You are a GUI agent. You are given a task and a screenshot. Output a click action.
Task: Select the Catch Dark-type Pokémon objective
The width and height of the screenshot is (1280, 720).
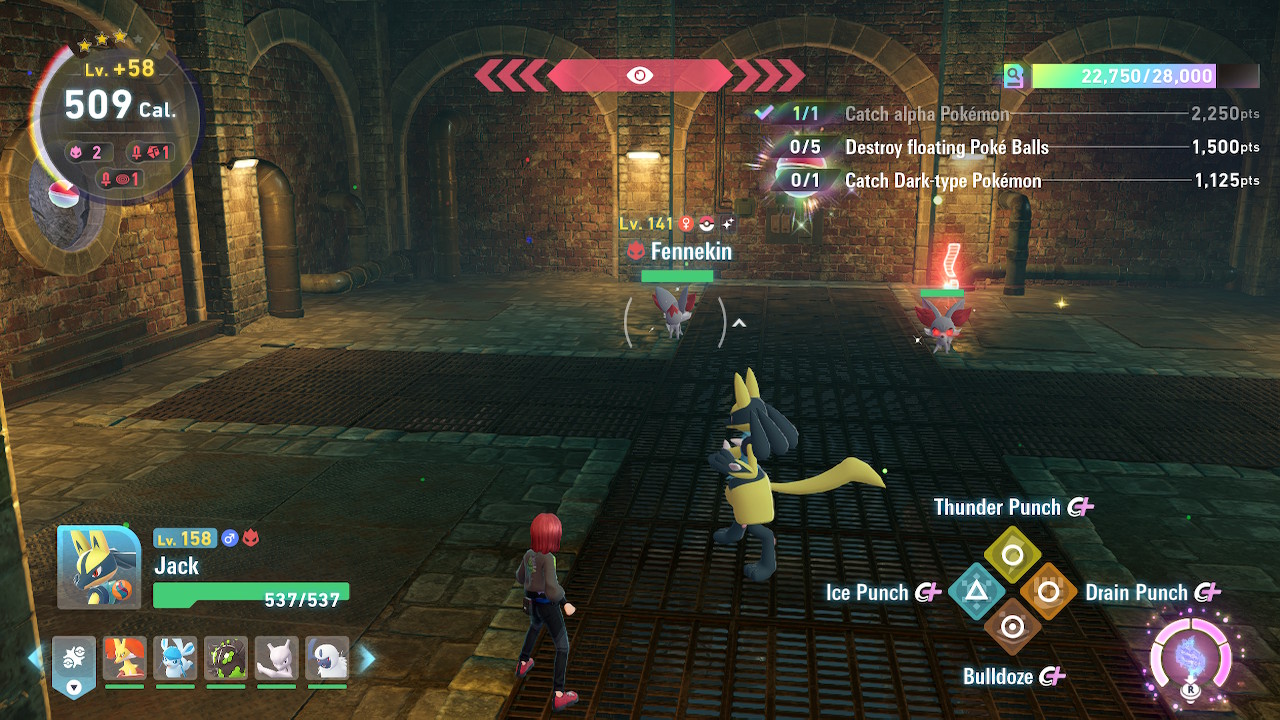[942, 181]
